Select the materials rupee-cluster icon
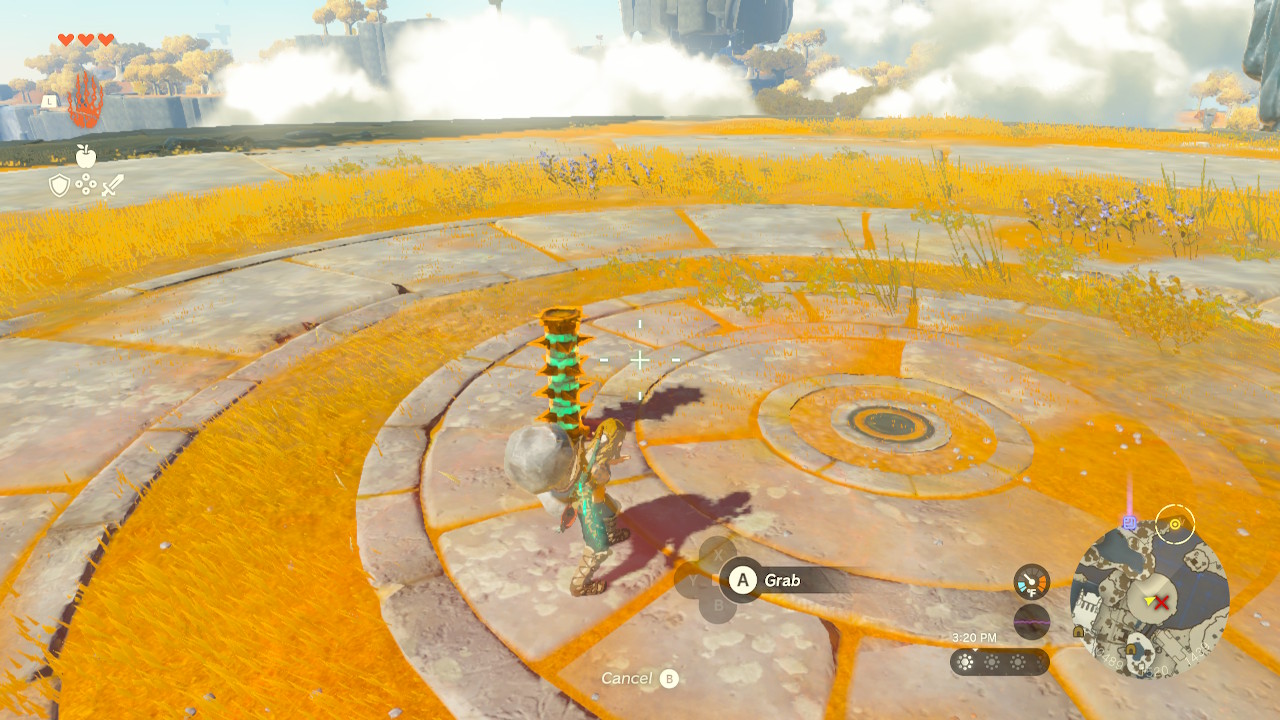Viewport: 1280px width, 720px height. pos(85,185)
